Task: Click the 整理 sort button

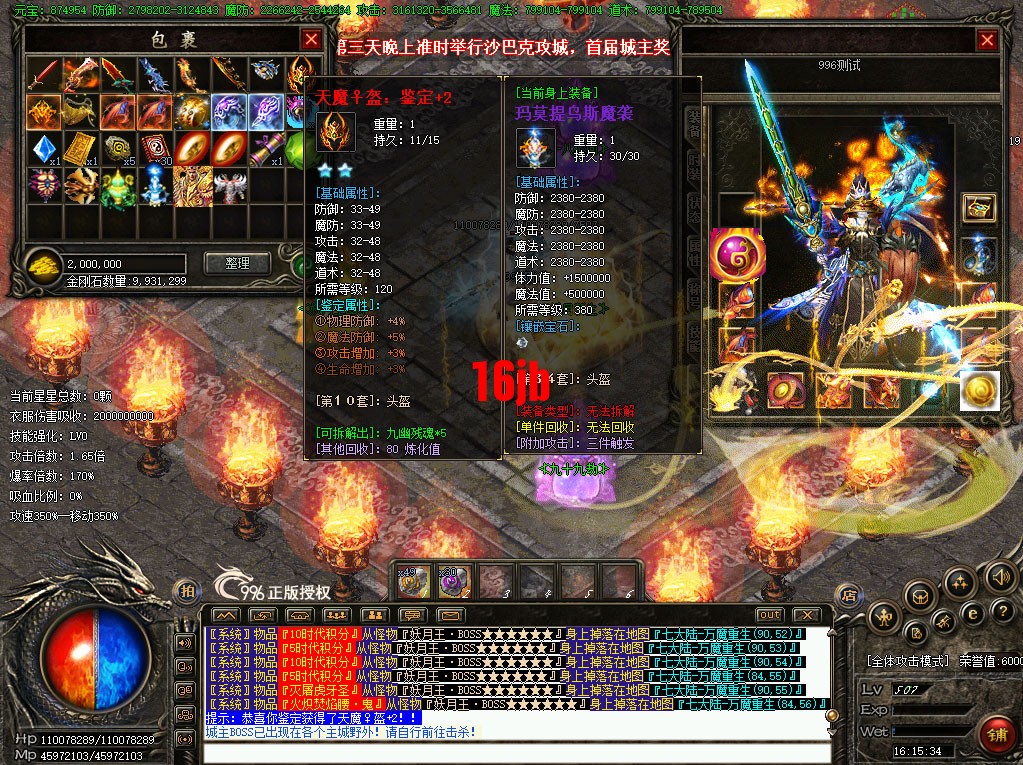Action: pyautogui.click(x=237, y=263)
